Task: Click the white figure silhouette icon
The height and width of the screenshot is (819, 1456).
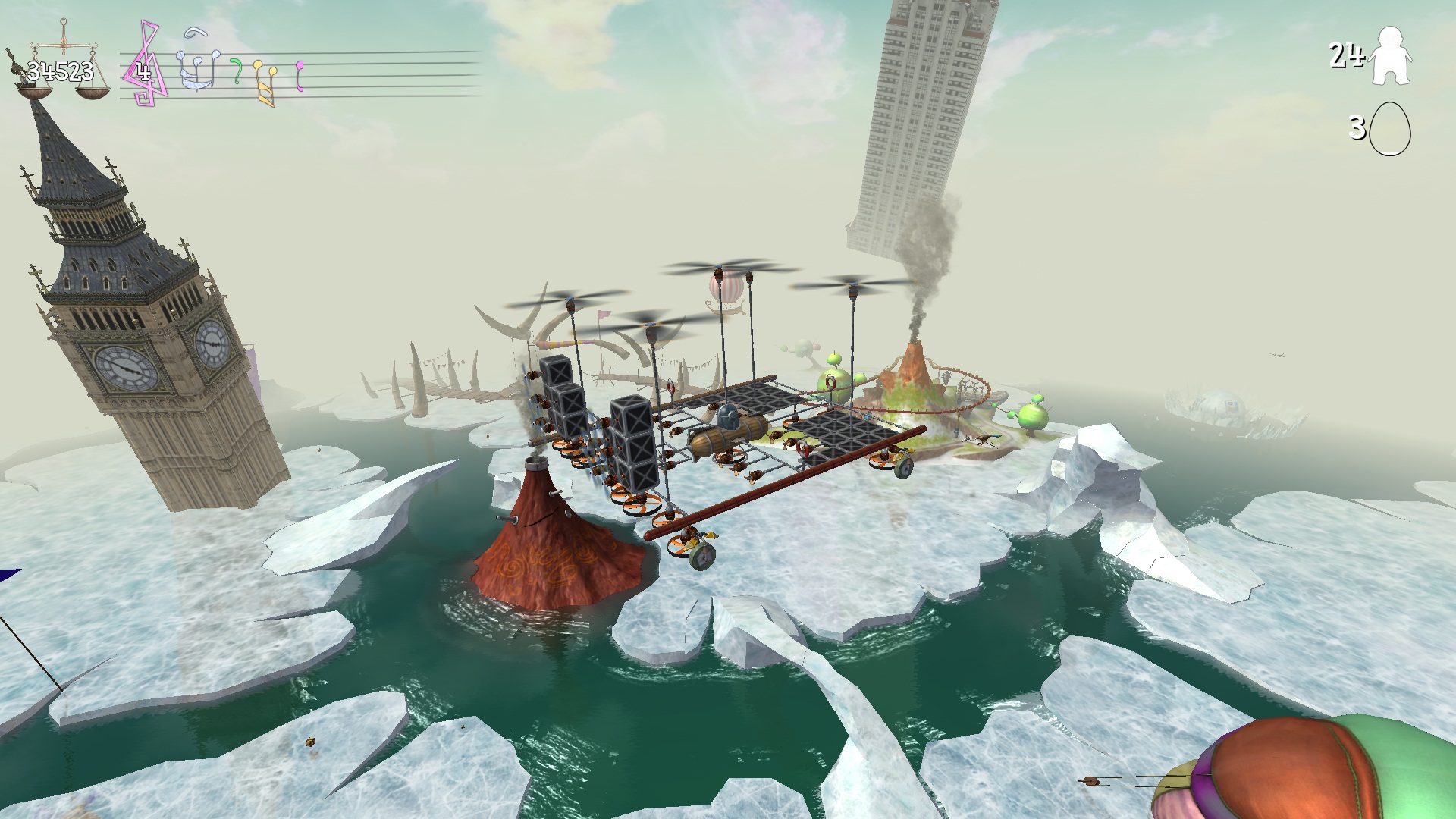Action: 1389,56
